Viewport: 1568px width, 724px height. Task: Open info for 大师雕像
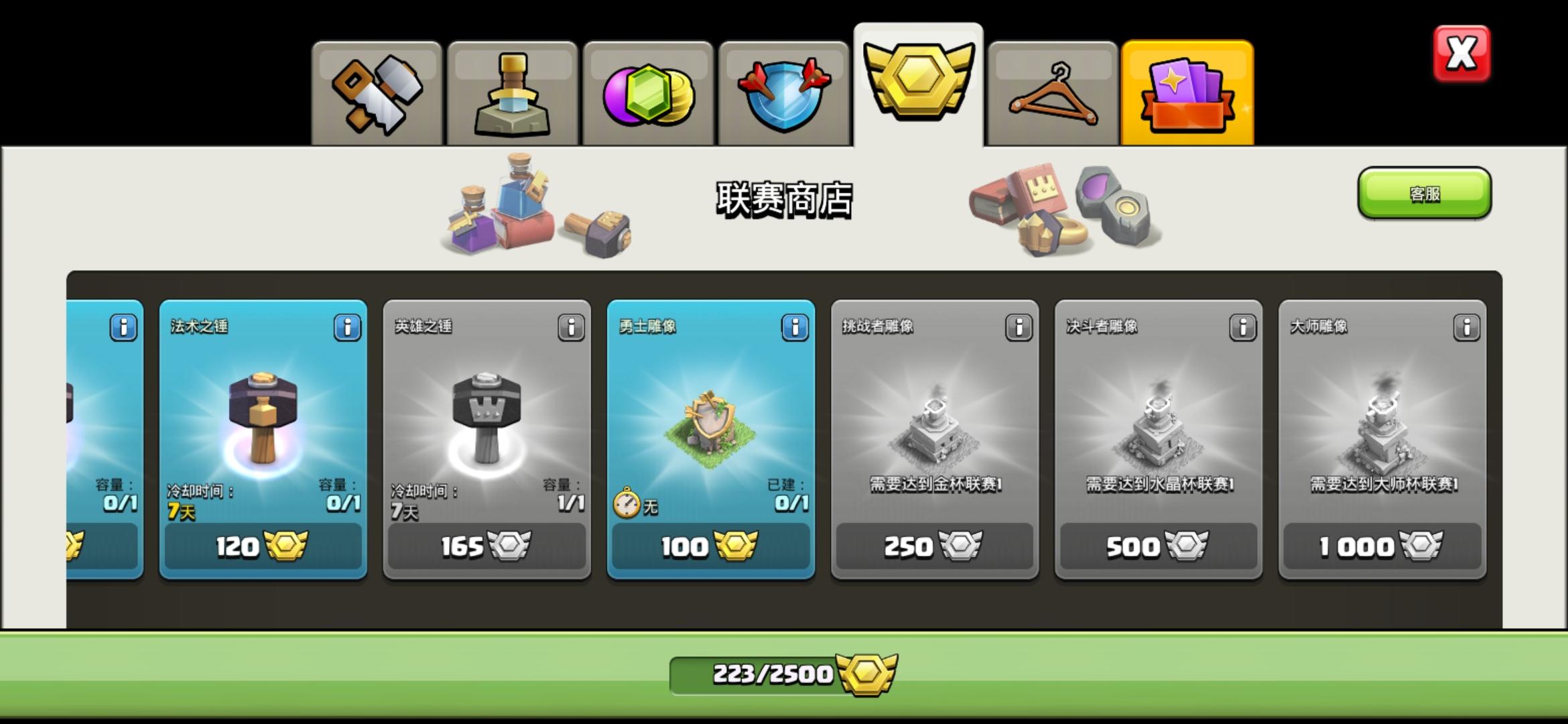1466,328
